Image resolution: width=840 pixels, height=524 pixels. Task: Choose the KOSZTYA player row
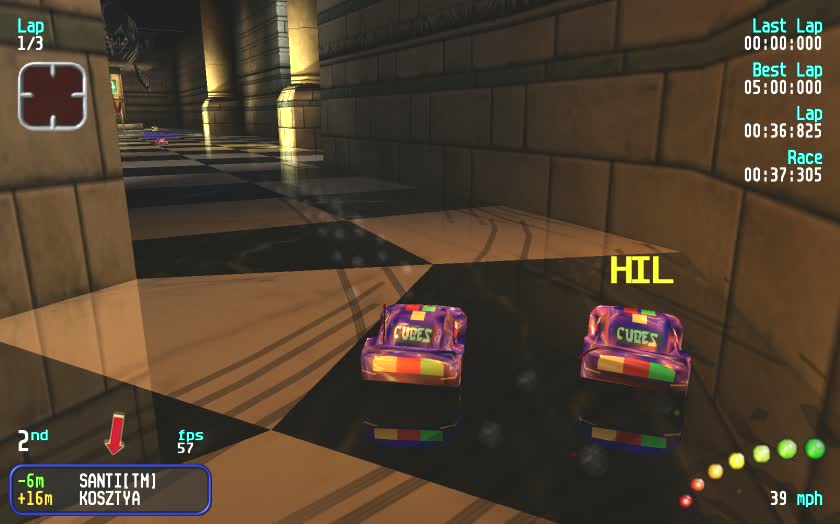[110, 498]
